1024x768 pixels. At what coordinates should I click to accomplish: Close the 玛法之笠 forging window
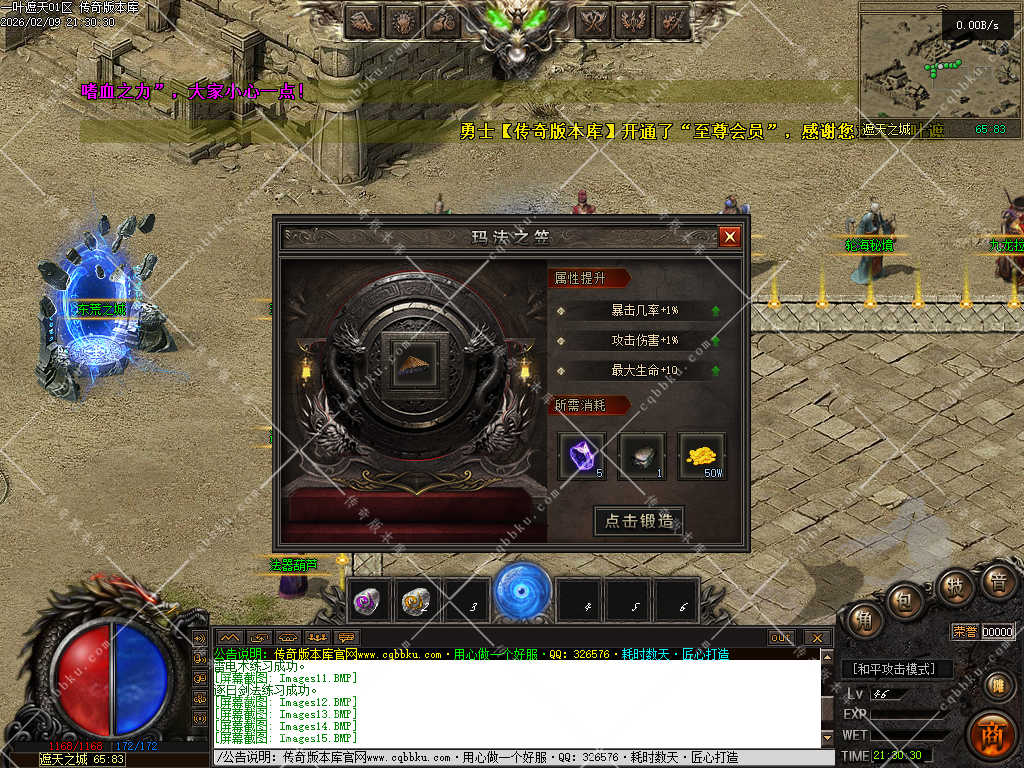click(730, 237)
